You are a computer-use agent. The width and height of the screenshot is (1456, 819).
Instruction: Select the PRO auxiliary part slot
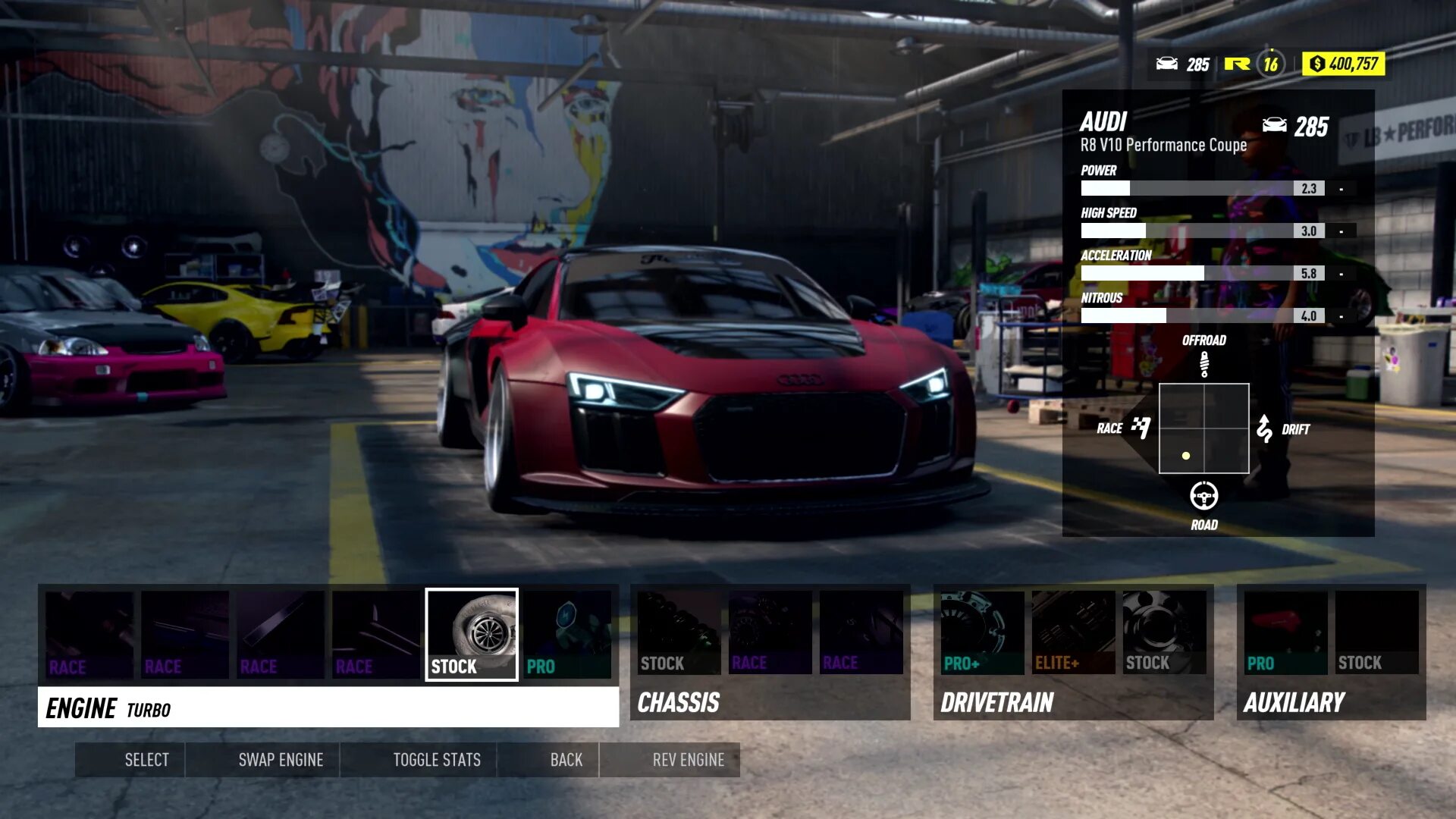(x=1285, y=632)
